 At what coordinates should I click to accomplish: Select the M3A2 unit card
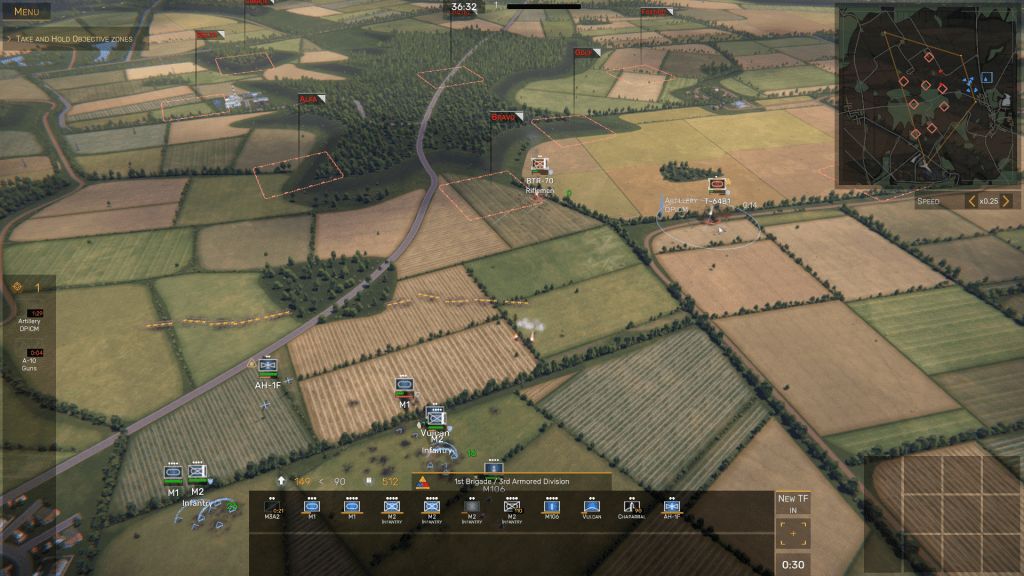272,509
